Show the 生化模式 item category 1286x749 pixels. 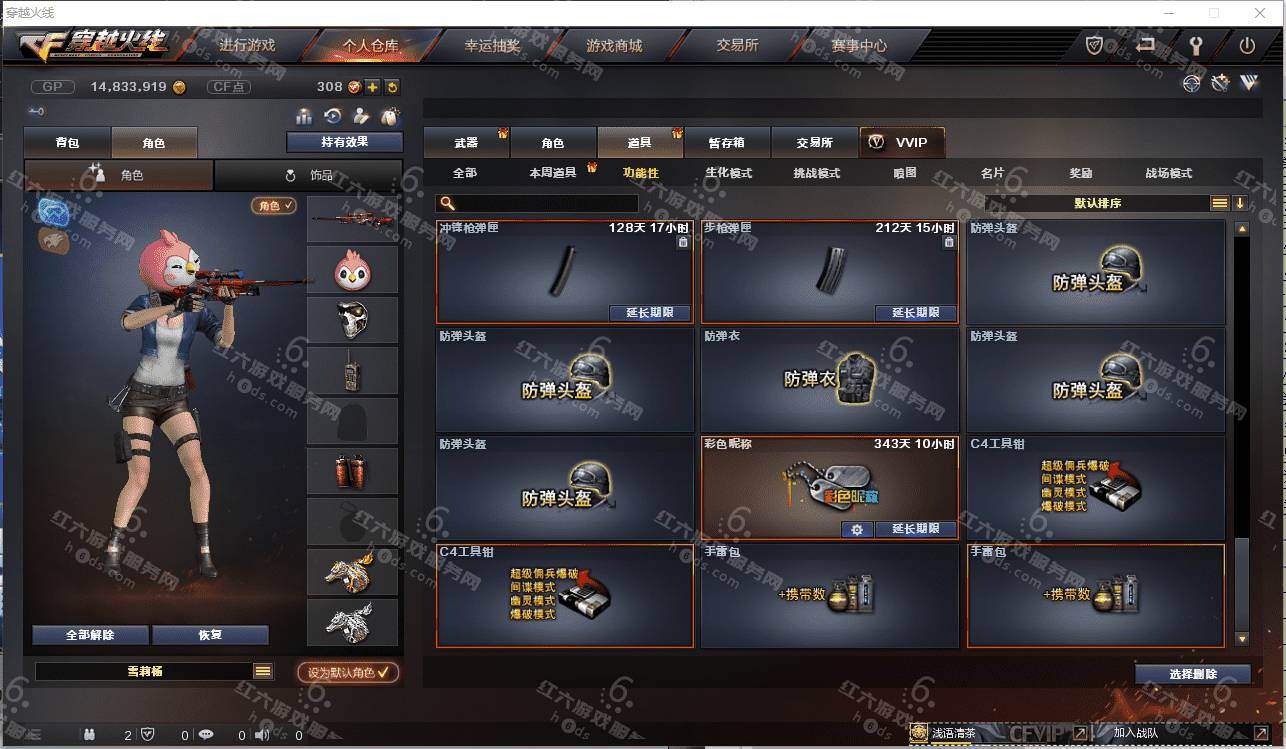pos(728,173)
